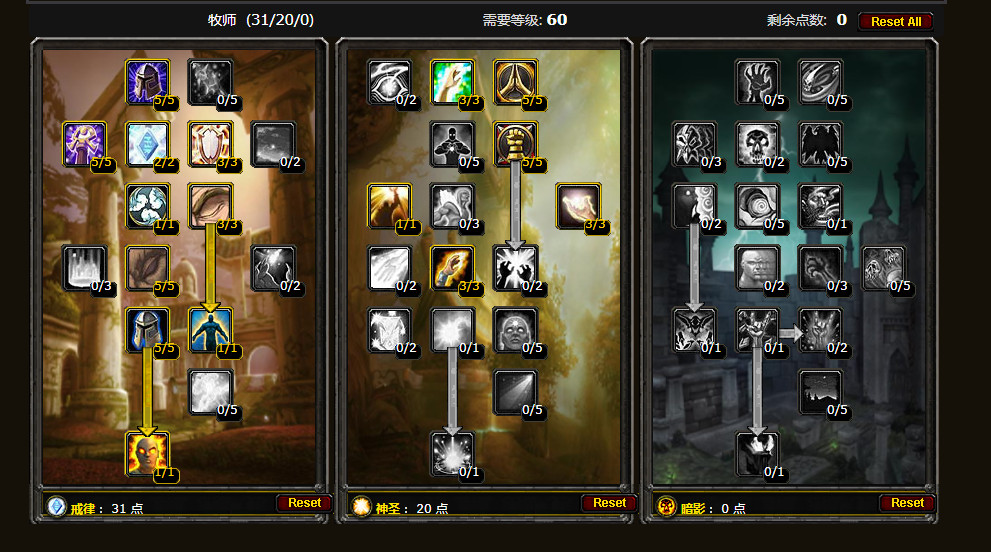Pick the Lightwell talent at Holy tree bottom
Screen dimensions: 991x552
(x=452, y=453)
